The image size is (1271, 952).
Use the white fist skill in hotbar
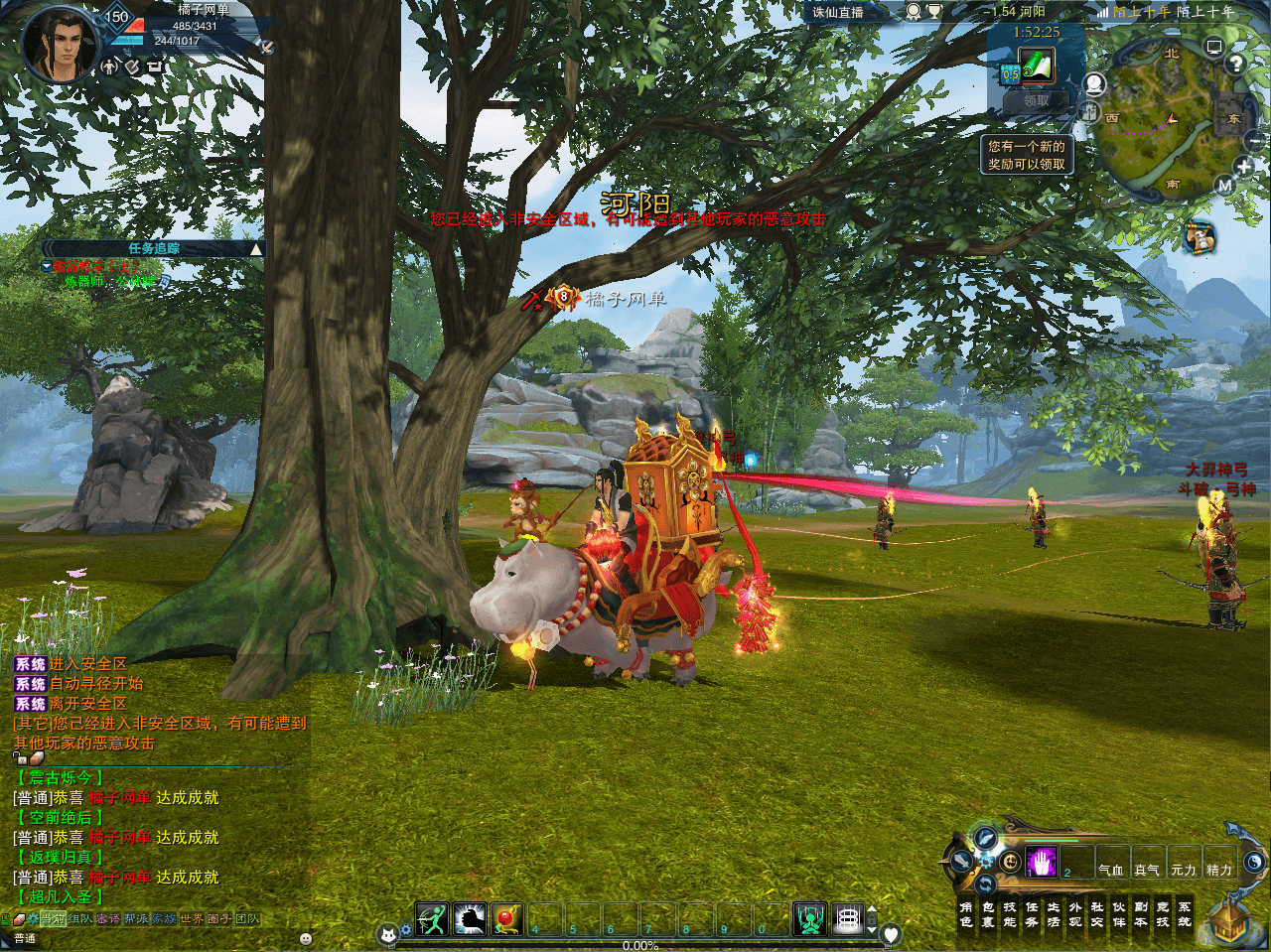tap(470, 919)
